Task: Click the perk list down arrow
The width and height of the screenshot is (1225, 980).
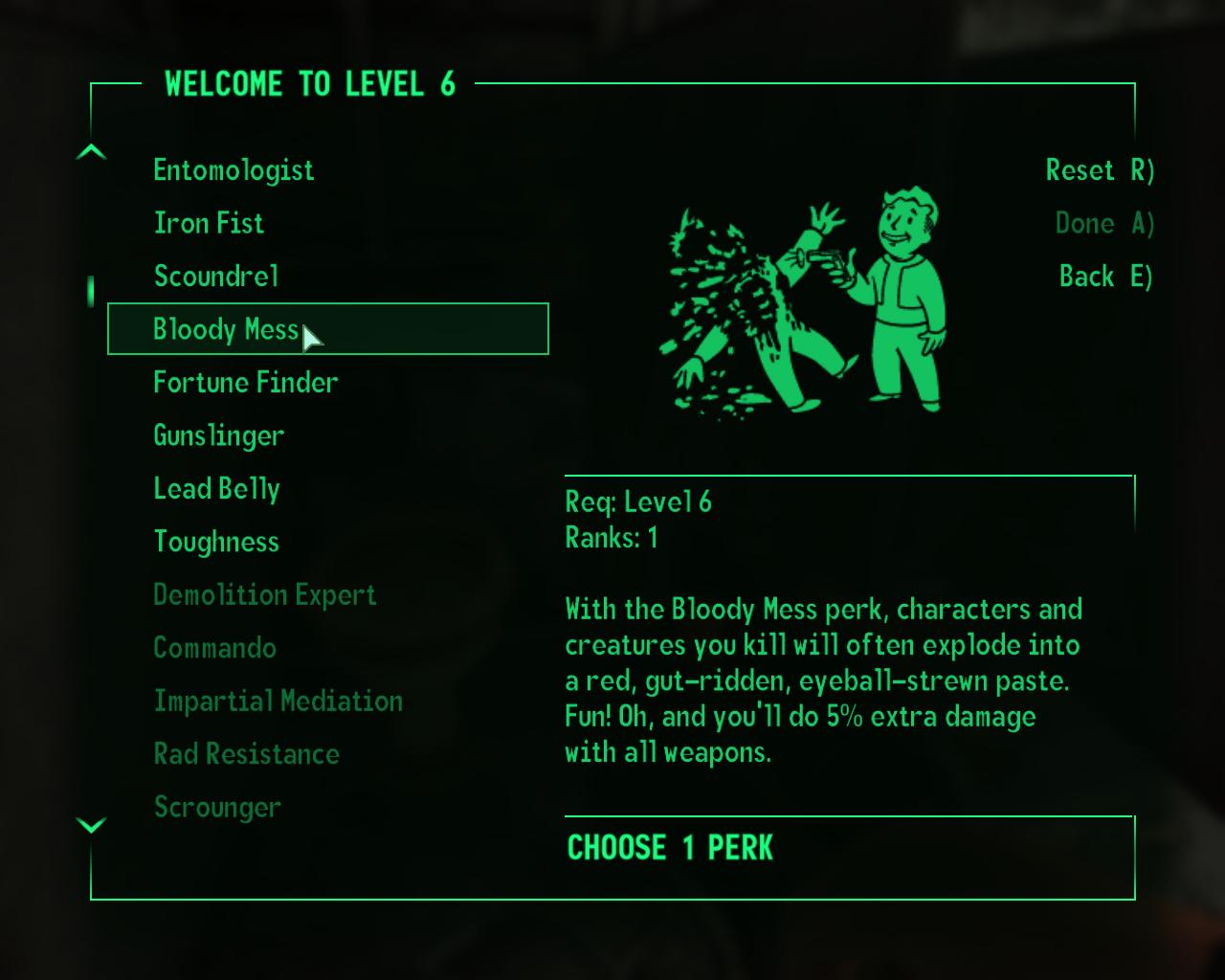Action: [91, 825]
